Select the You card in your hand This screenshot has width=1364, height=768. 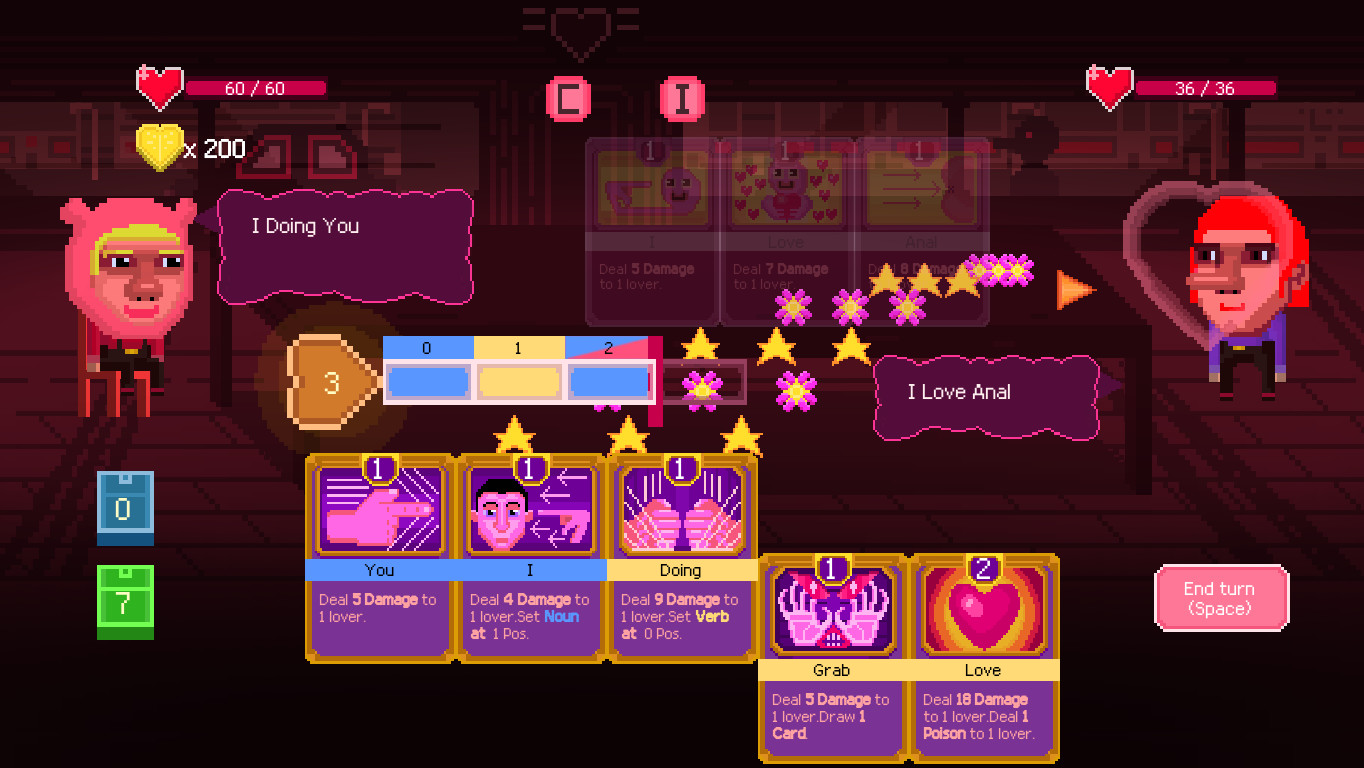[x=380, y=555]
